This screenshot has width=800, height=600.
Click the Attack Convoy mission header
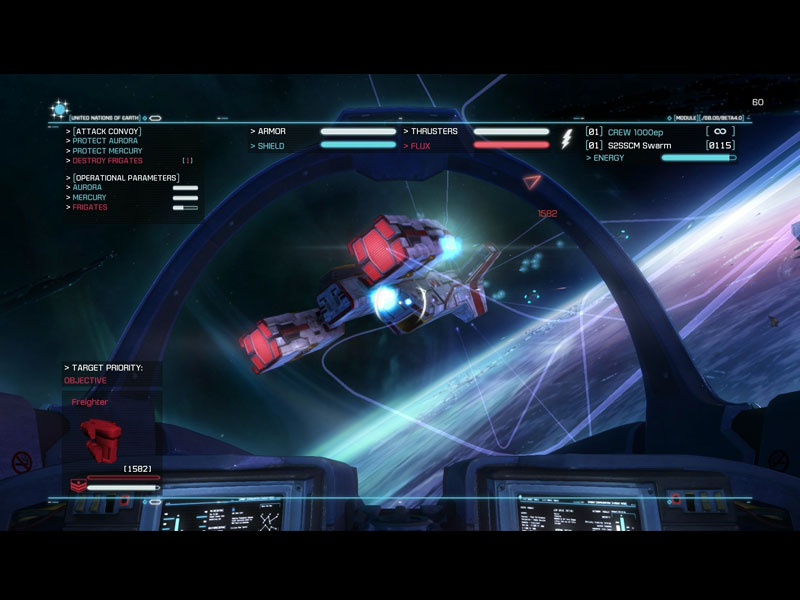pos(106,131)
